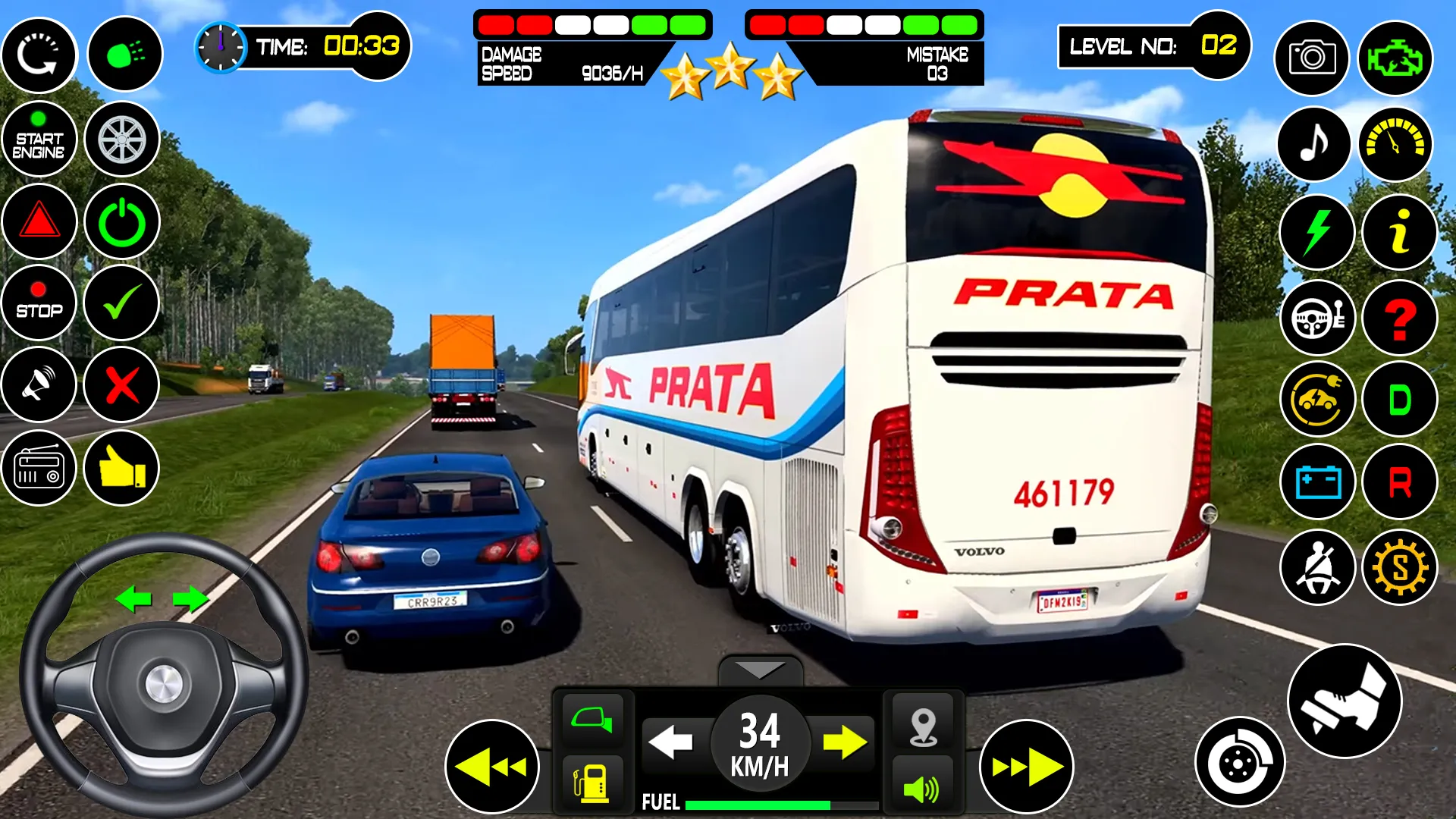Open the speedometer gauge icon

point(1396,143)
